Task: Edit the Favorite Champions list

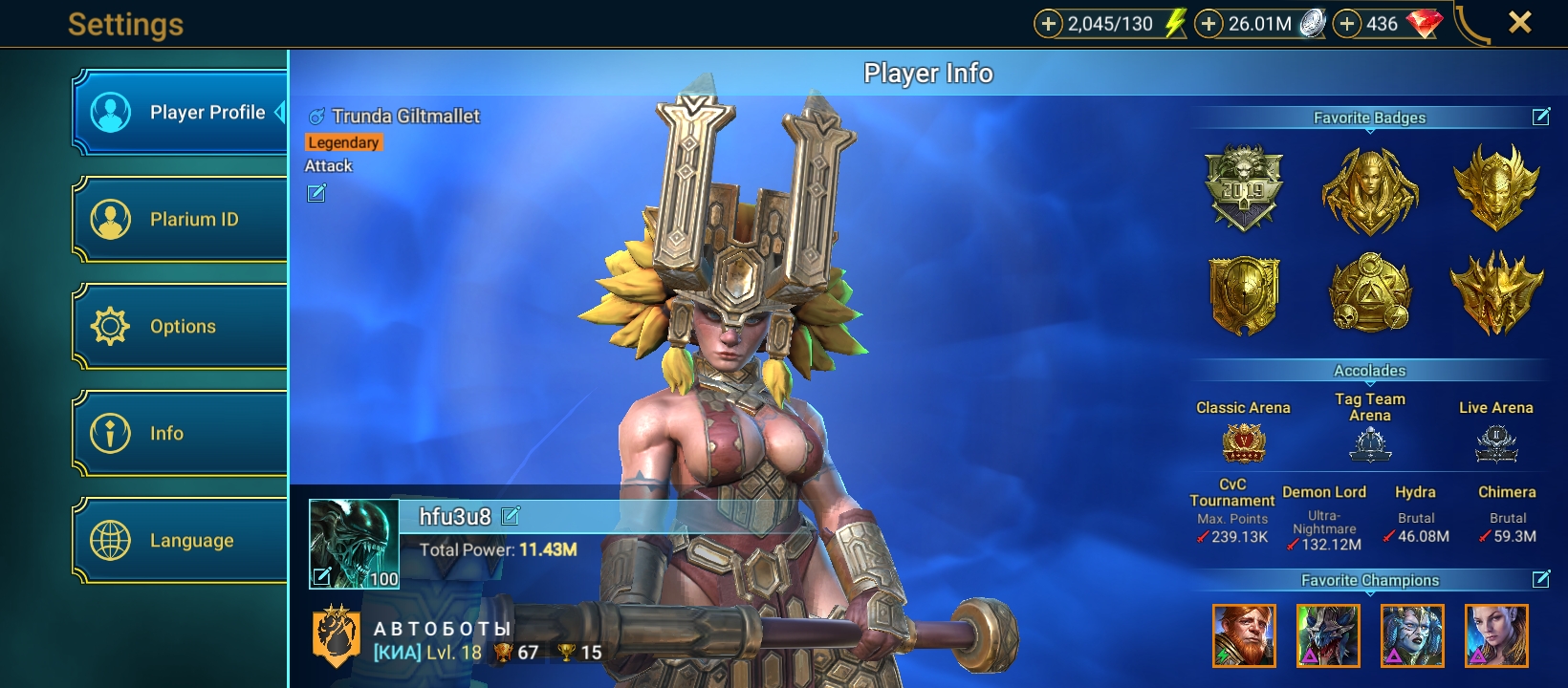Action: coord(1541,579)
